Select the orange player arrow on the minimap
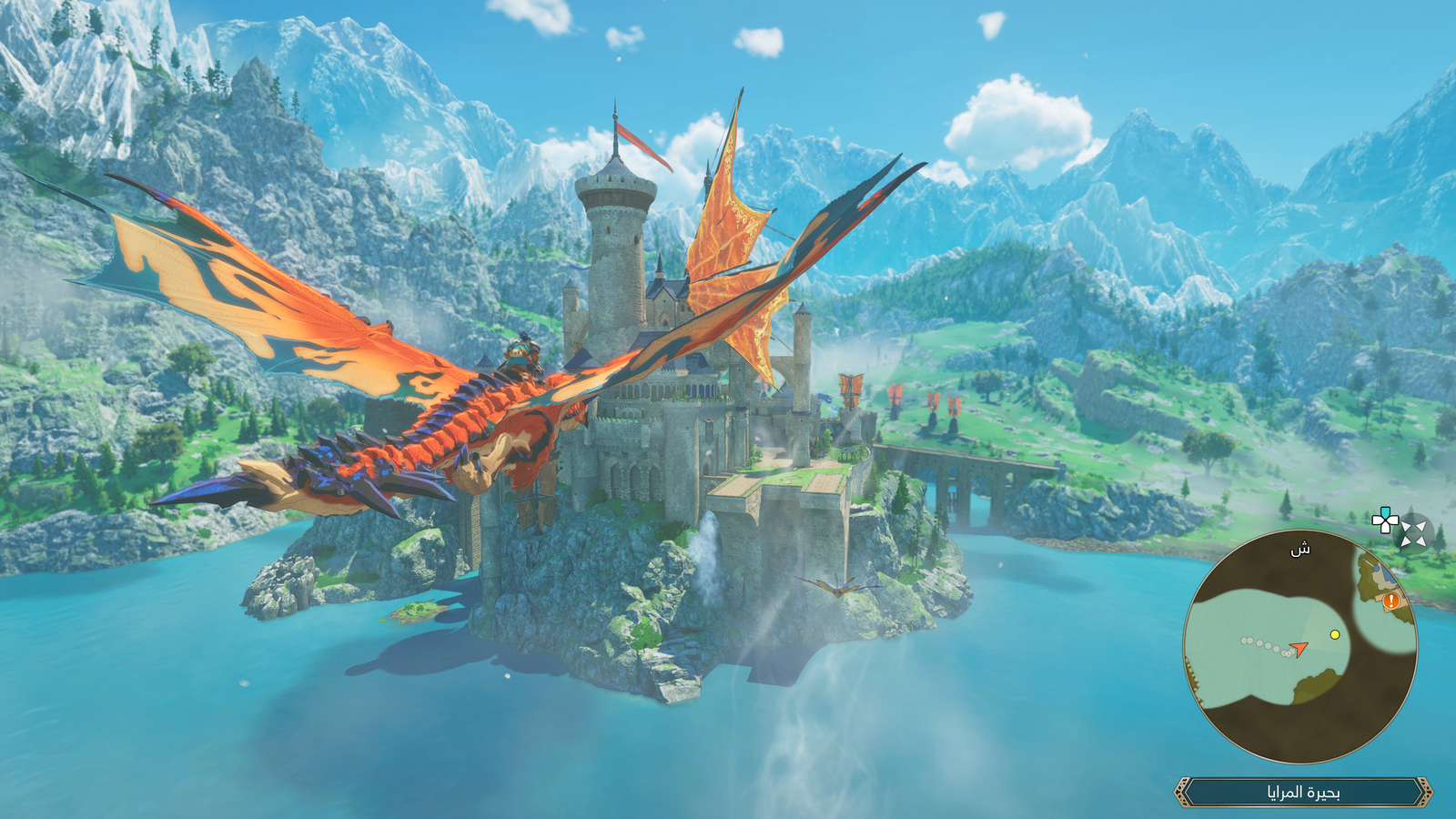Viewport: 1456px width, 819px height. tap(1299, 649)
